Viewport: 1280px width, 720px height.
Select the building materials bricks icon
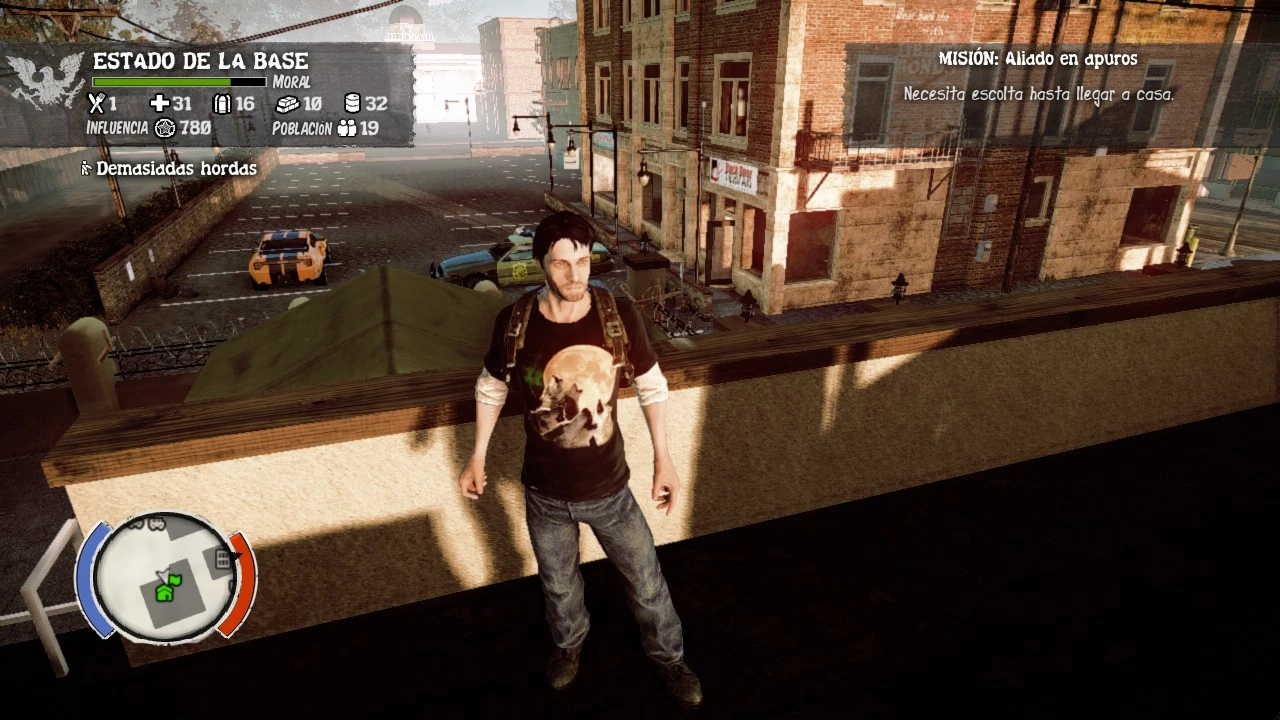[x=289, y=104]
